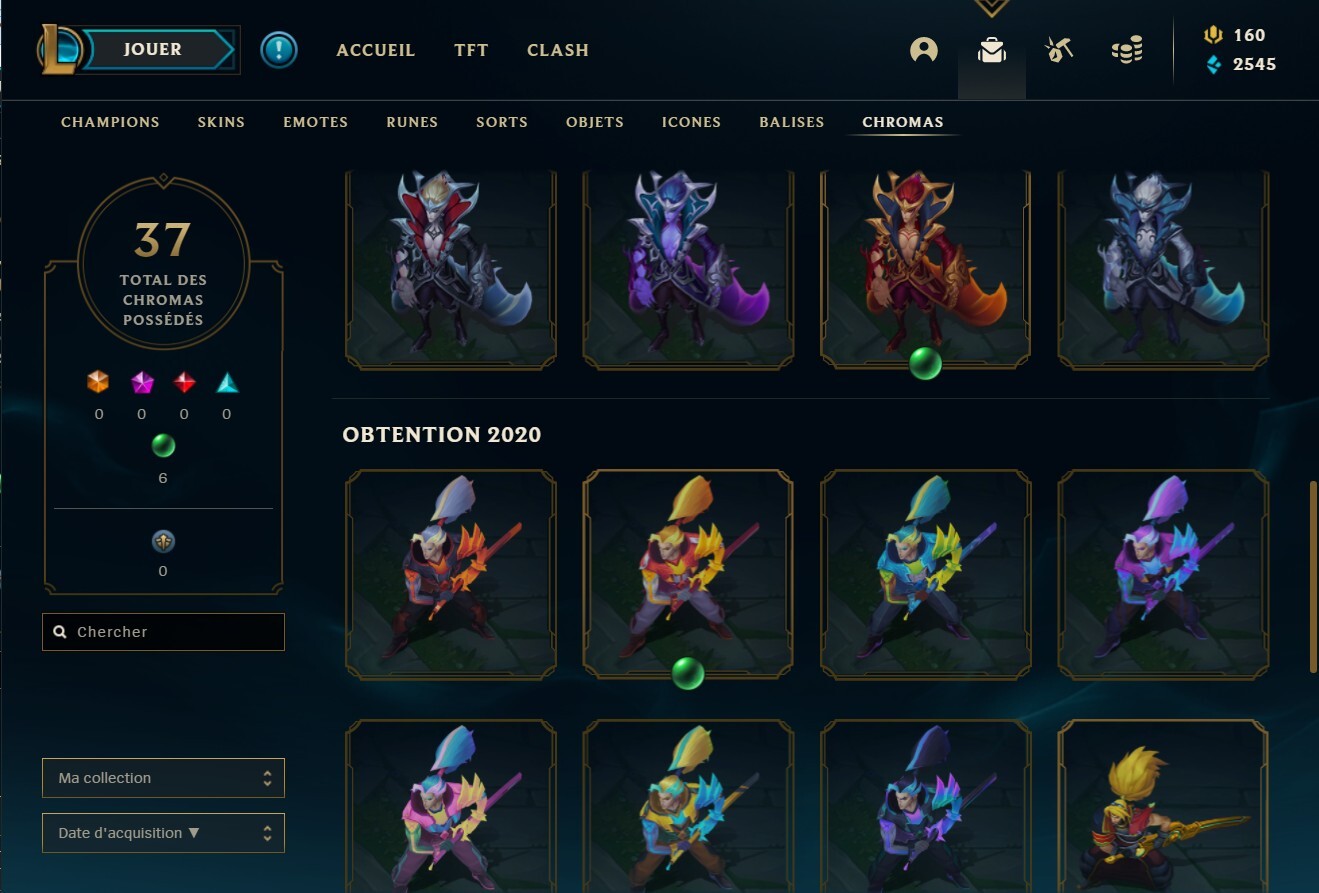Image resolution: width=1319 pixels, height=893 pixels.
Task: Select the golden Draven chroma thumbnail
Action: point(688,572)
